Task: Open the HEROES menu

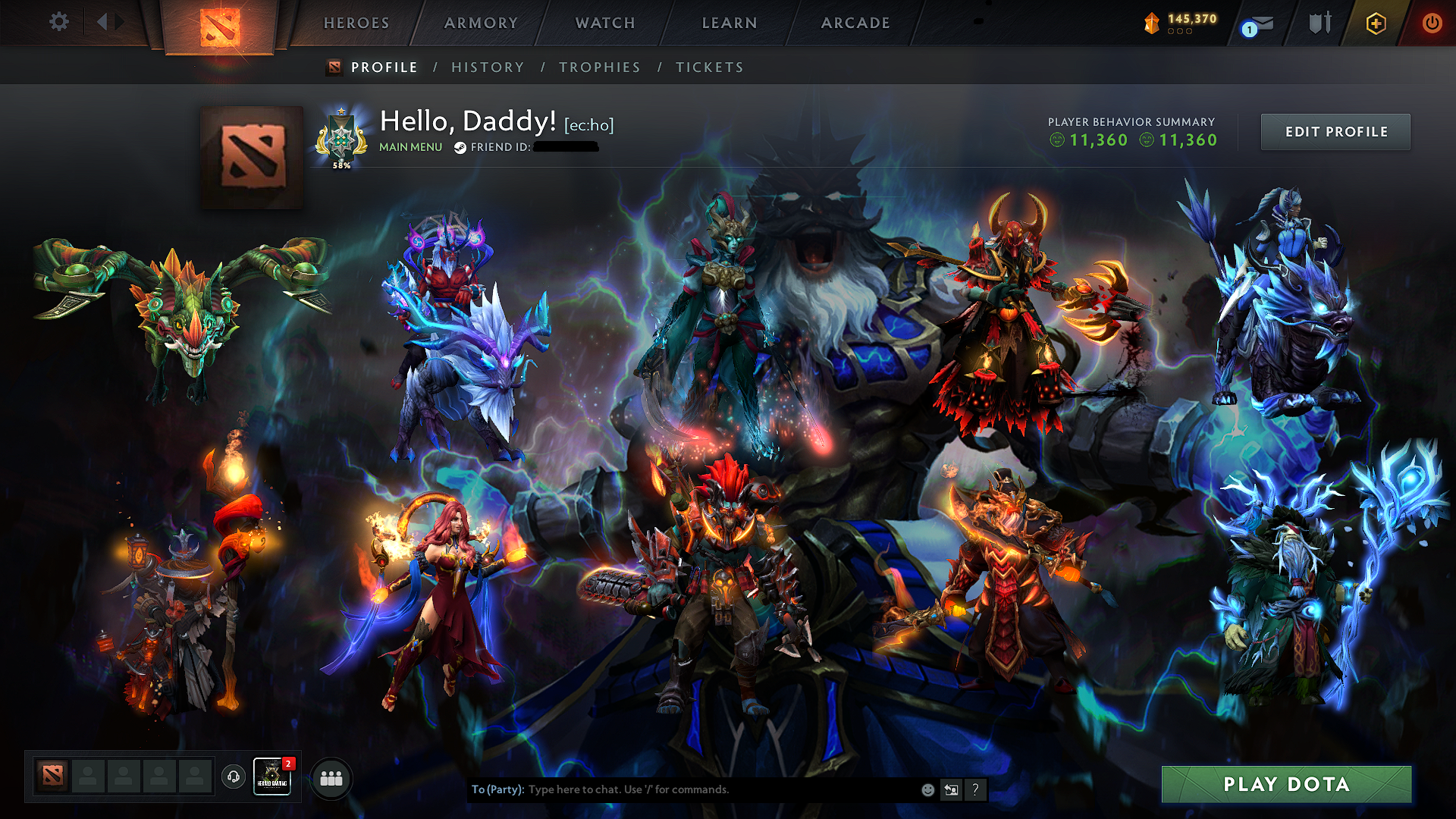Action: [x=356, y=23]
